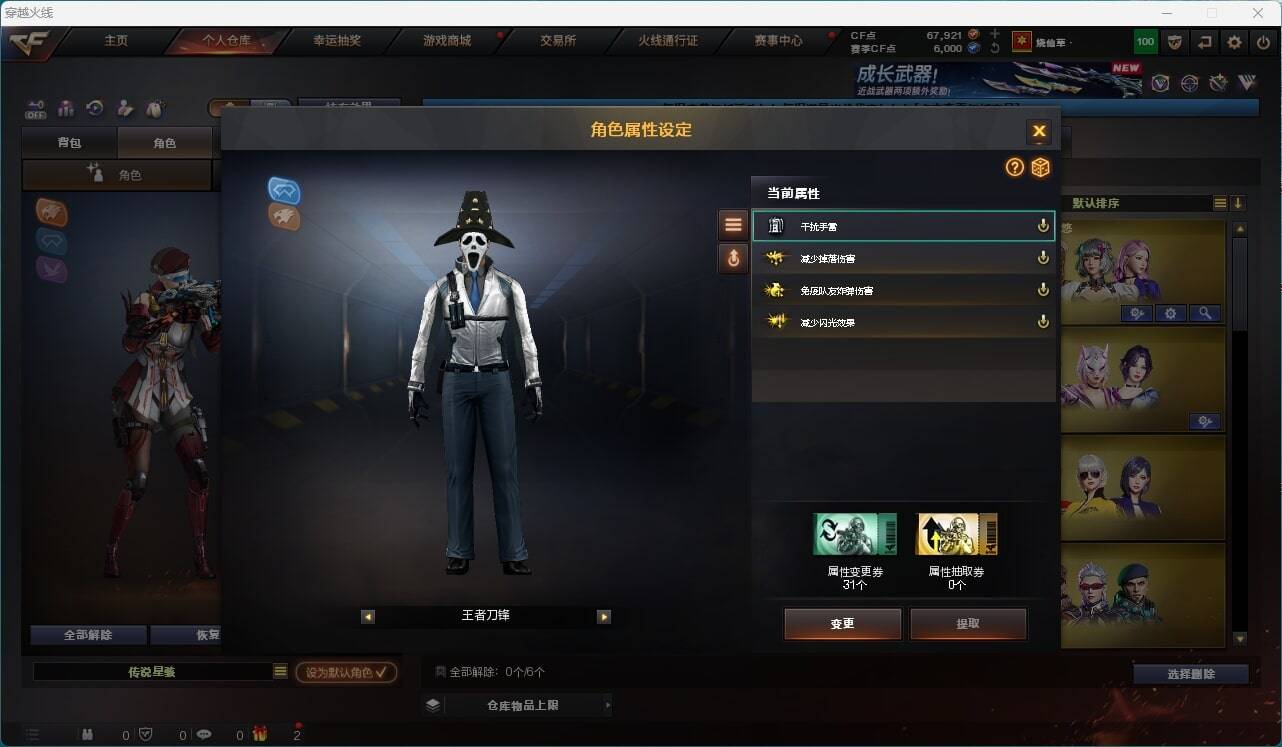Viewport: 1282px width, 747px height.
Task: Click the right arrow to switch from 王者刀锋
Action: coord(604,617)
